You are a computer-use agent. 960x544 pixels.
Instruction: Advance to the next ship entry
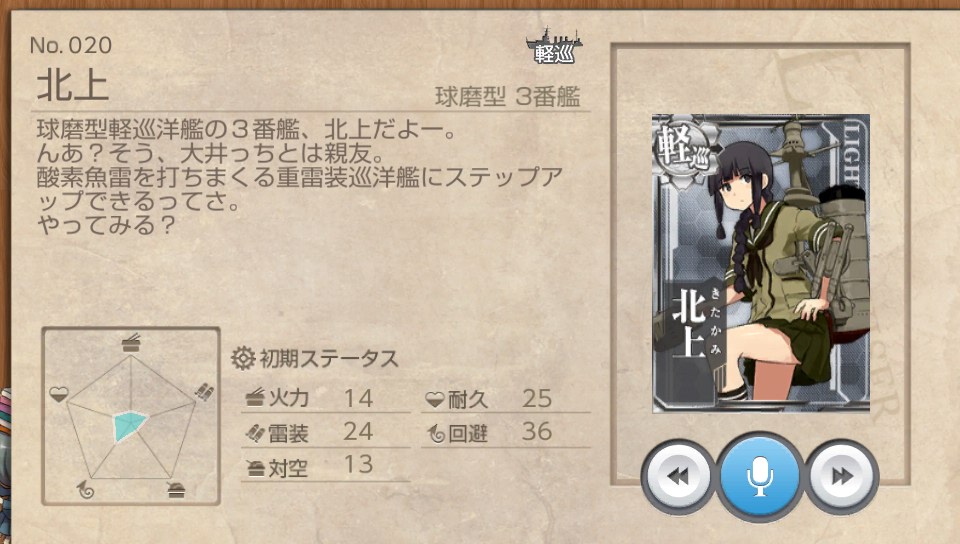click(x=842, y=477)
